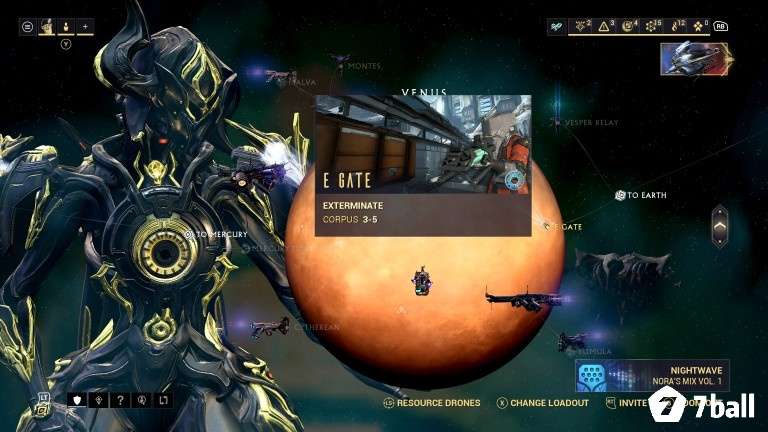Open the main menu icon
The image size is (768, 432).
click(27, 27)
